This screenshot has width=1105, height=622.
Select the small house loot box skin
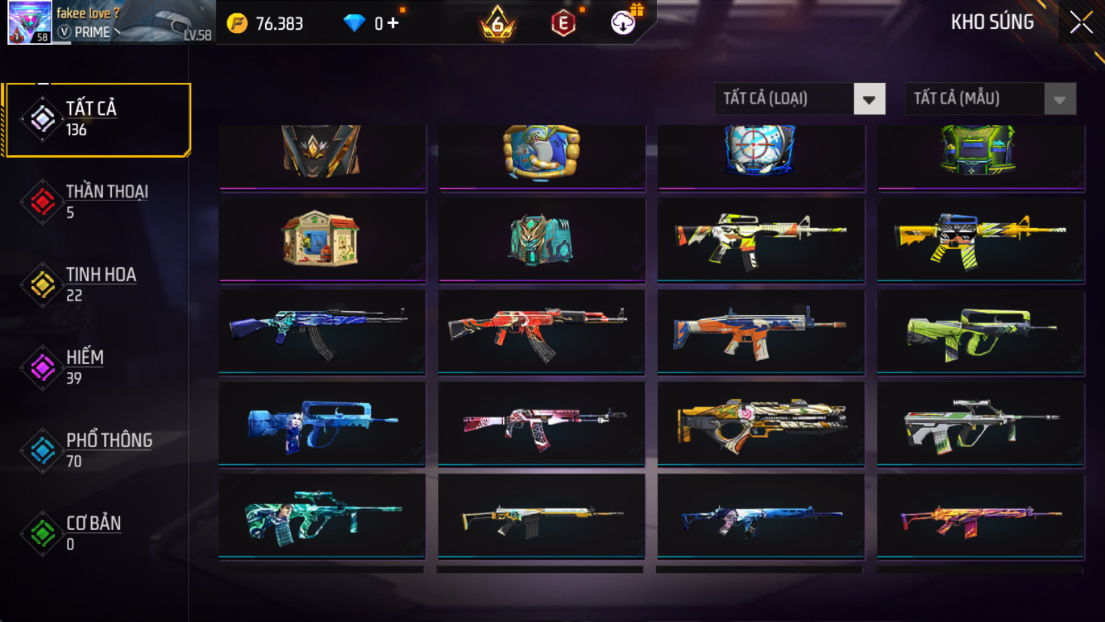point(322,238)
